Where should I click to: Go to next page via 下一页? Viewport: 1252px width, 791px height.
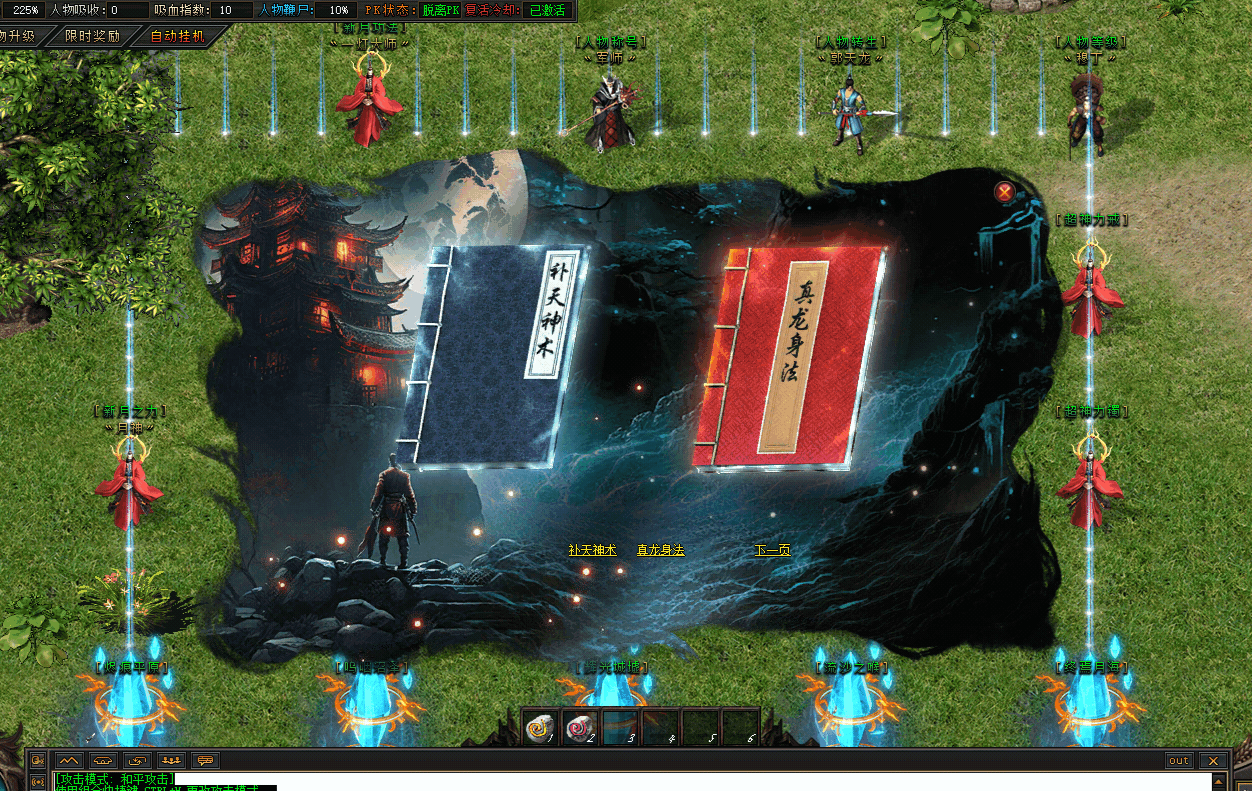(x=772, y=550)
